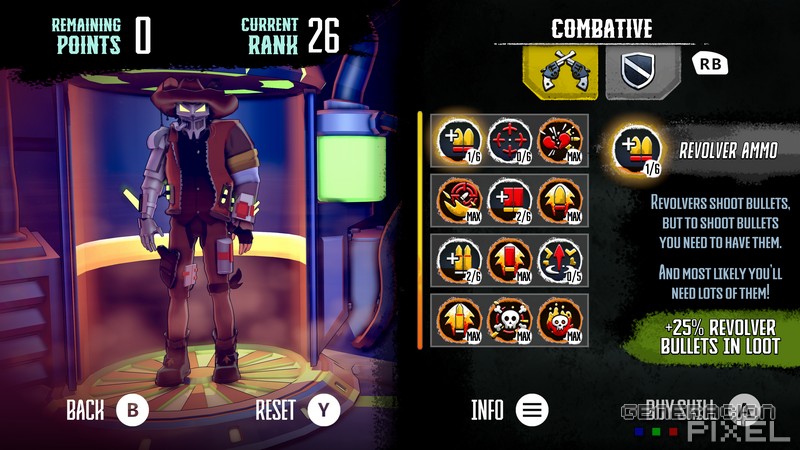
Task: Open the Info panel
Action: [532, 409]
